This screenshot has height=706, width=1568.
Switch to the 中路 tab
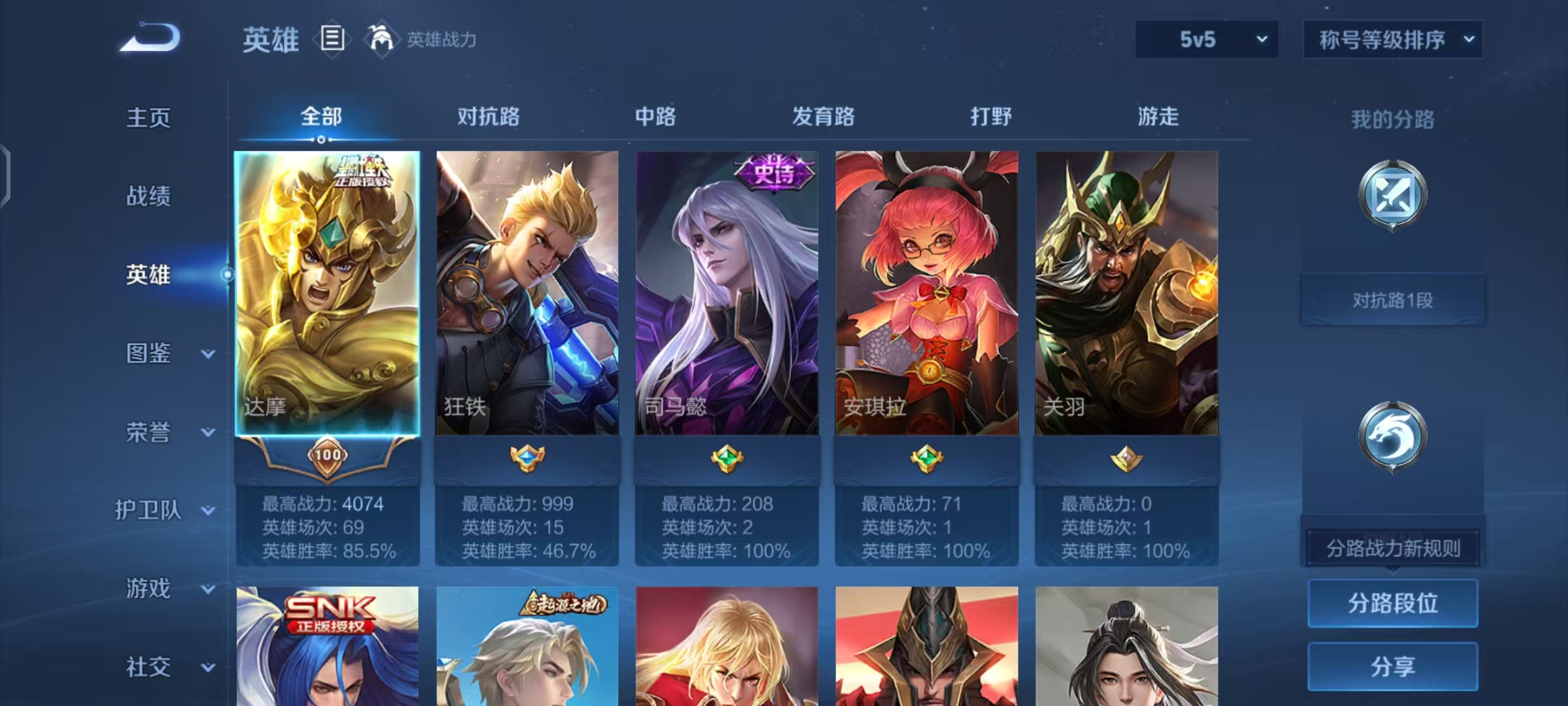coord(655,116)
